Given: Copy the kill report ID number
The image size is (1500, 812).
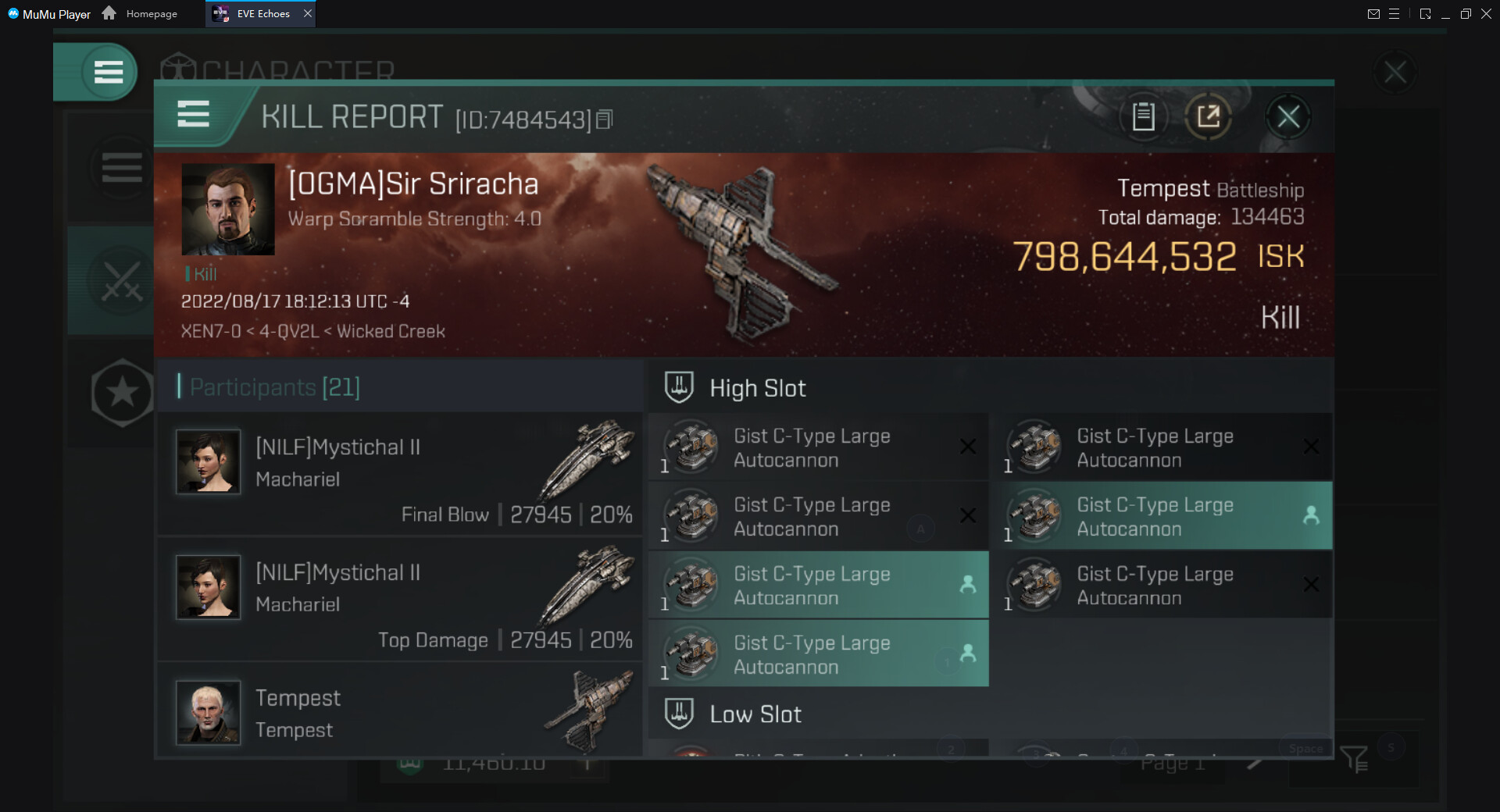Looking at the screenshot, I should point(605,119).
